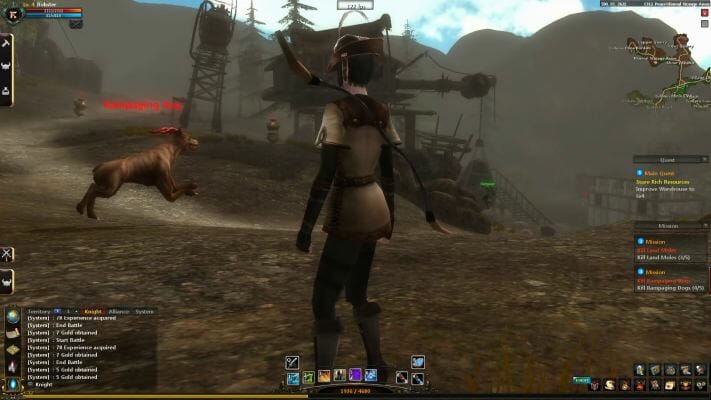711x400 pixels.
Task: Click the hammer icon on left edge
Action: [x=6, y=44]
